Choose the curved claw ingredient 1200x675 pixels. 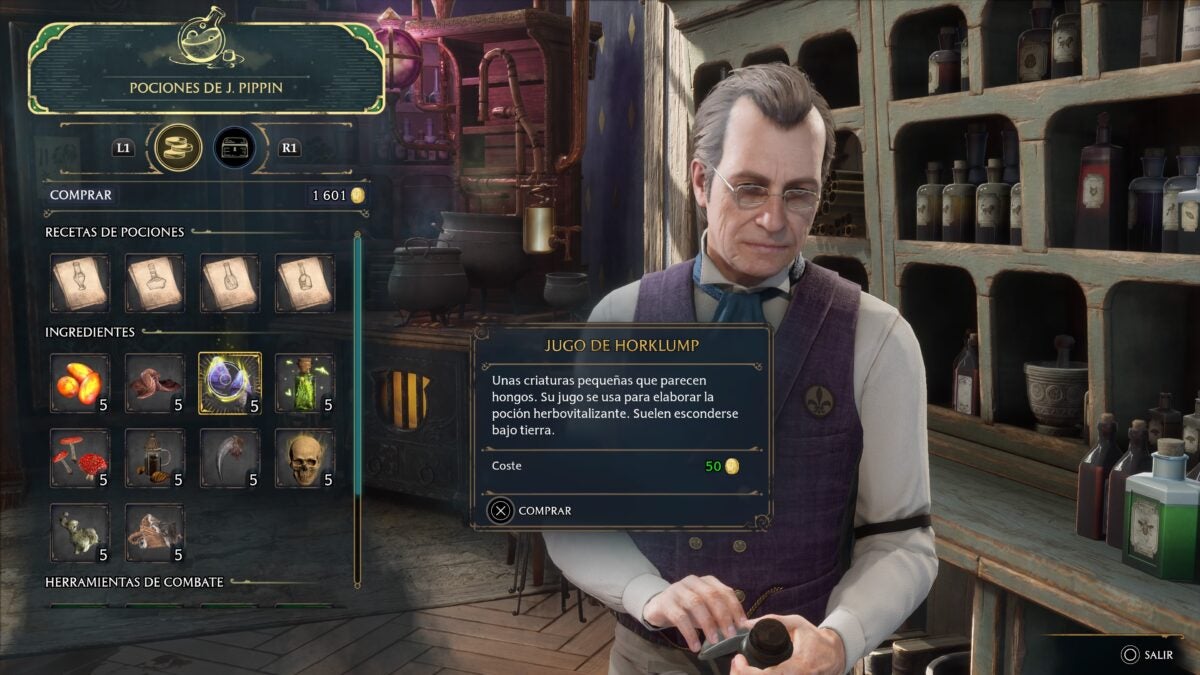[x=230, y=458]
